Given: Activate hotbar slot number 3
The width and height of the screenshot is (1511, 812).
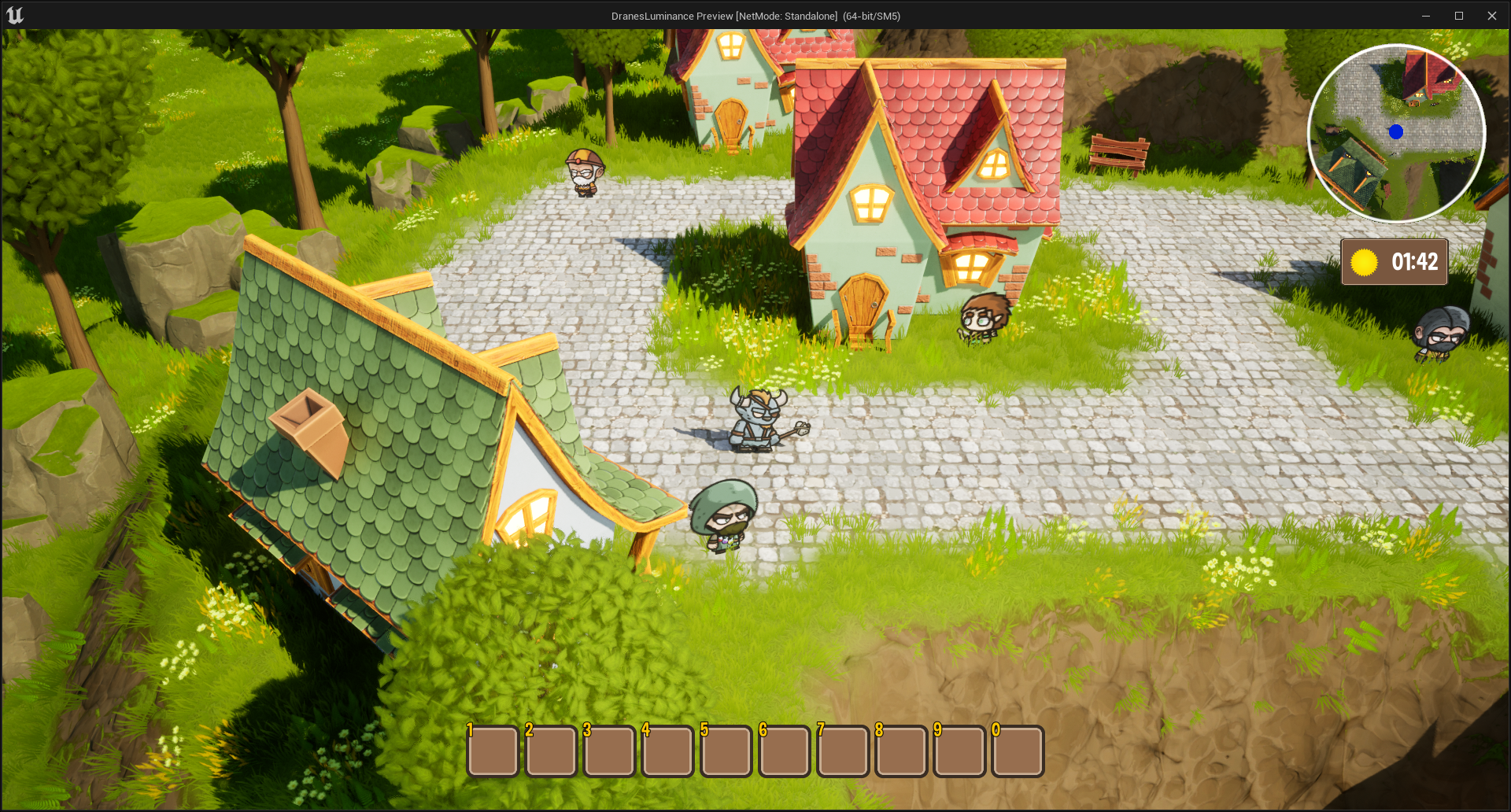Looking at the screenshot, I should coord(609,751).
